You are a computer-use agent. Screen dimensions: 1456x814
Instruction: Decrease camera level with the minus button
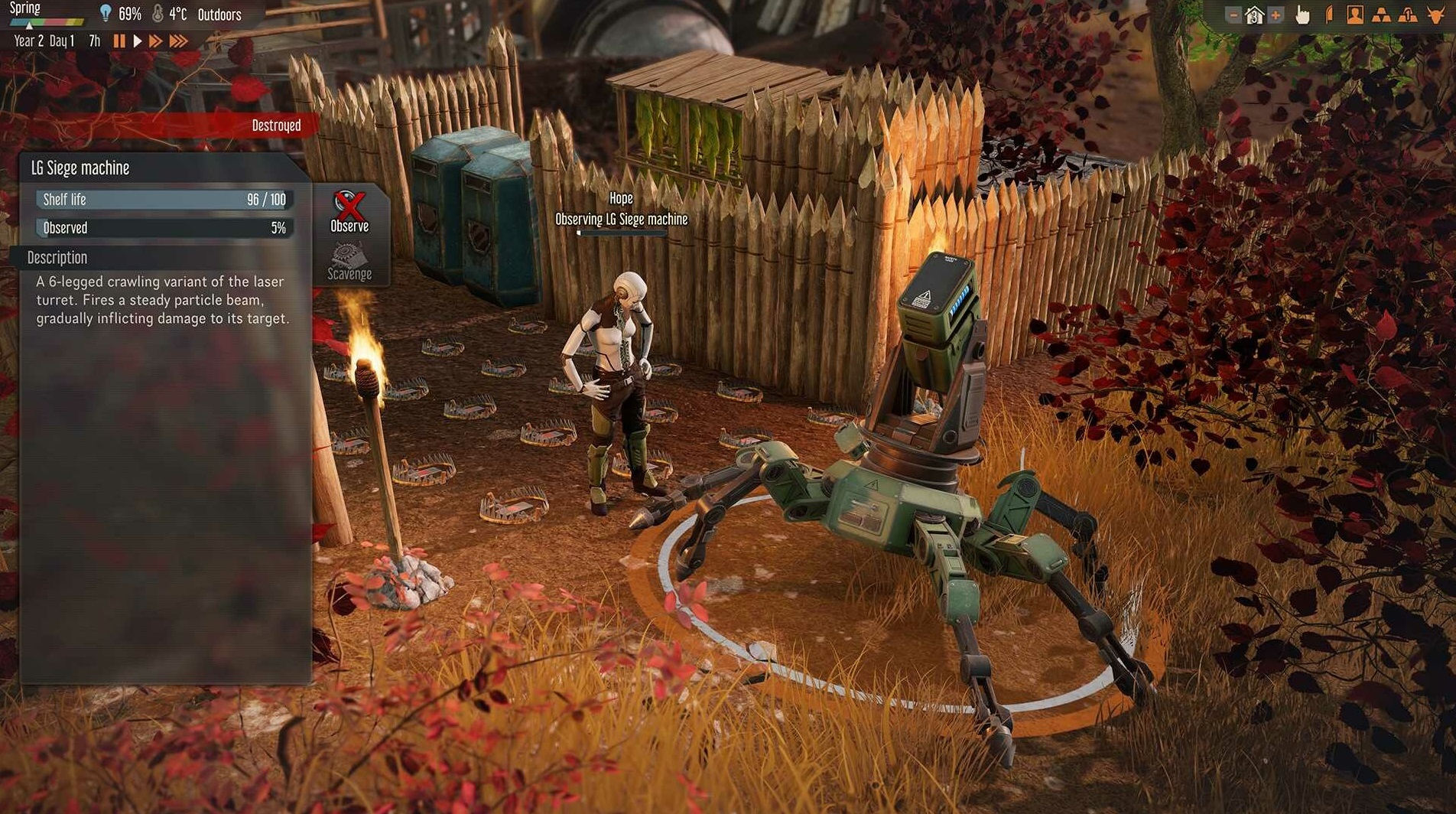click(1234, 14)
